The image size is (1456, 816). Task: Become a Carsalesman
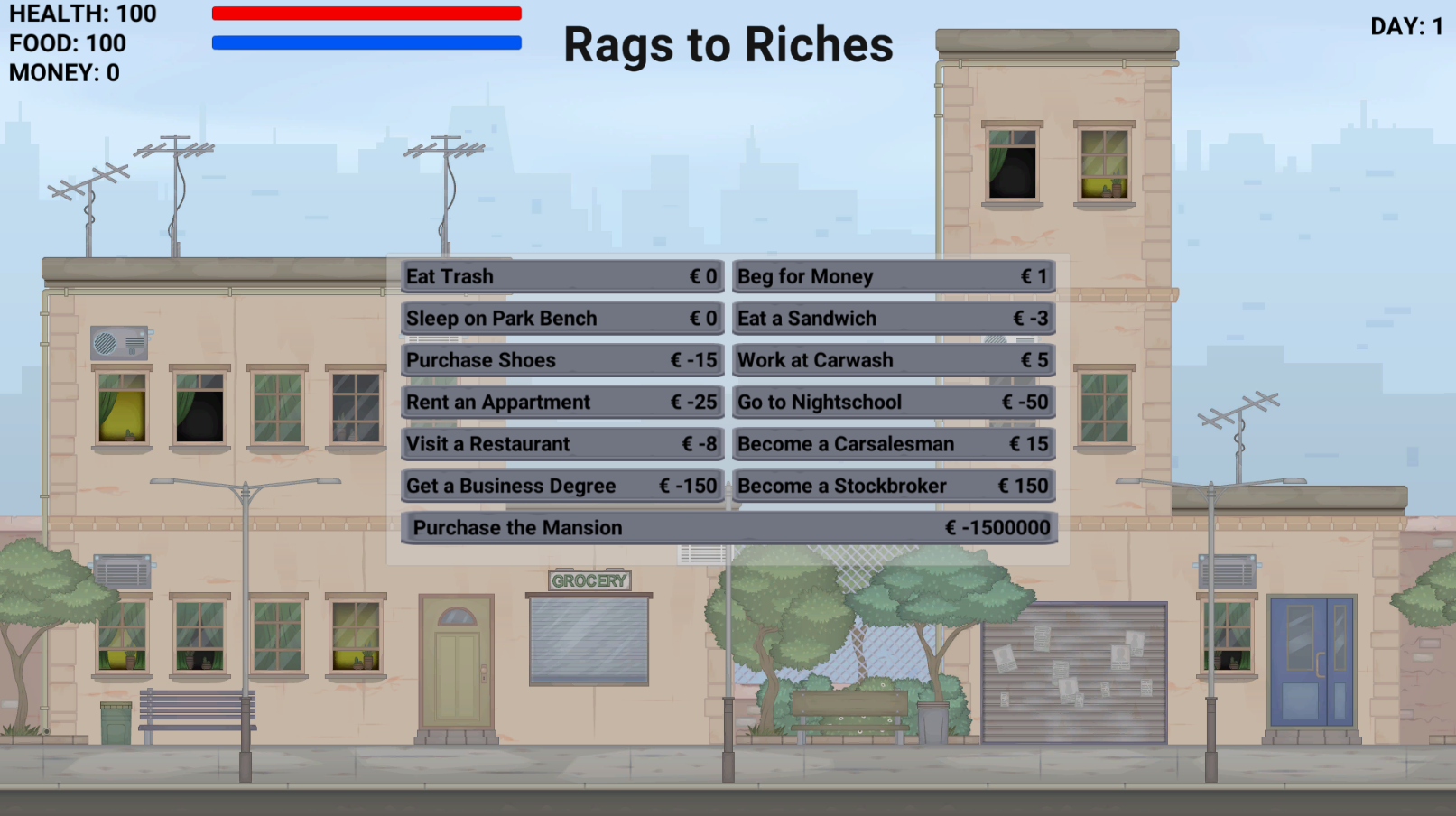click(893, 444)
